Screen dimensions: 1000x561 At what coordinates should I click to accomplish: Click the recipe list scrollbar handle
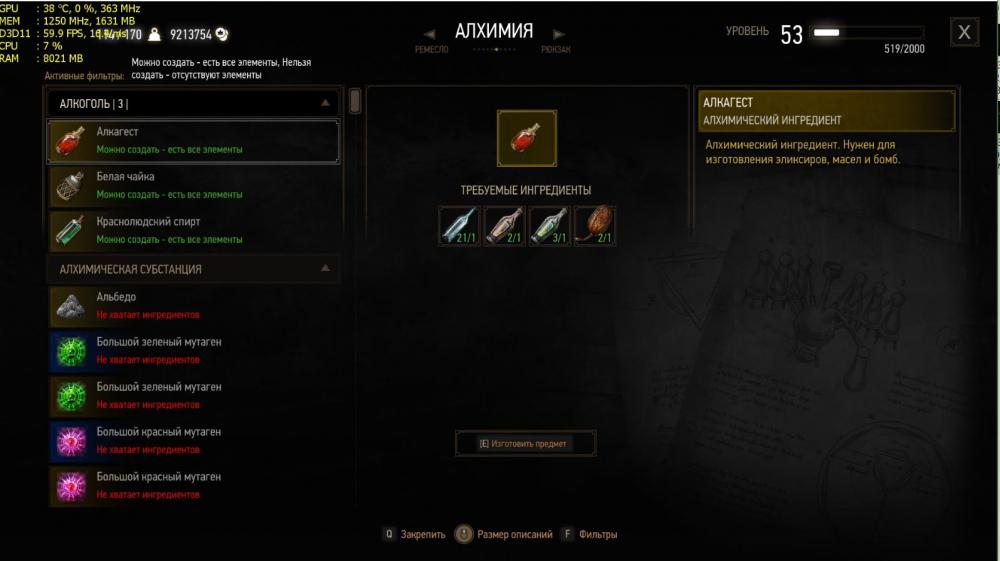pyautogui.click(x=355, y=101)
